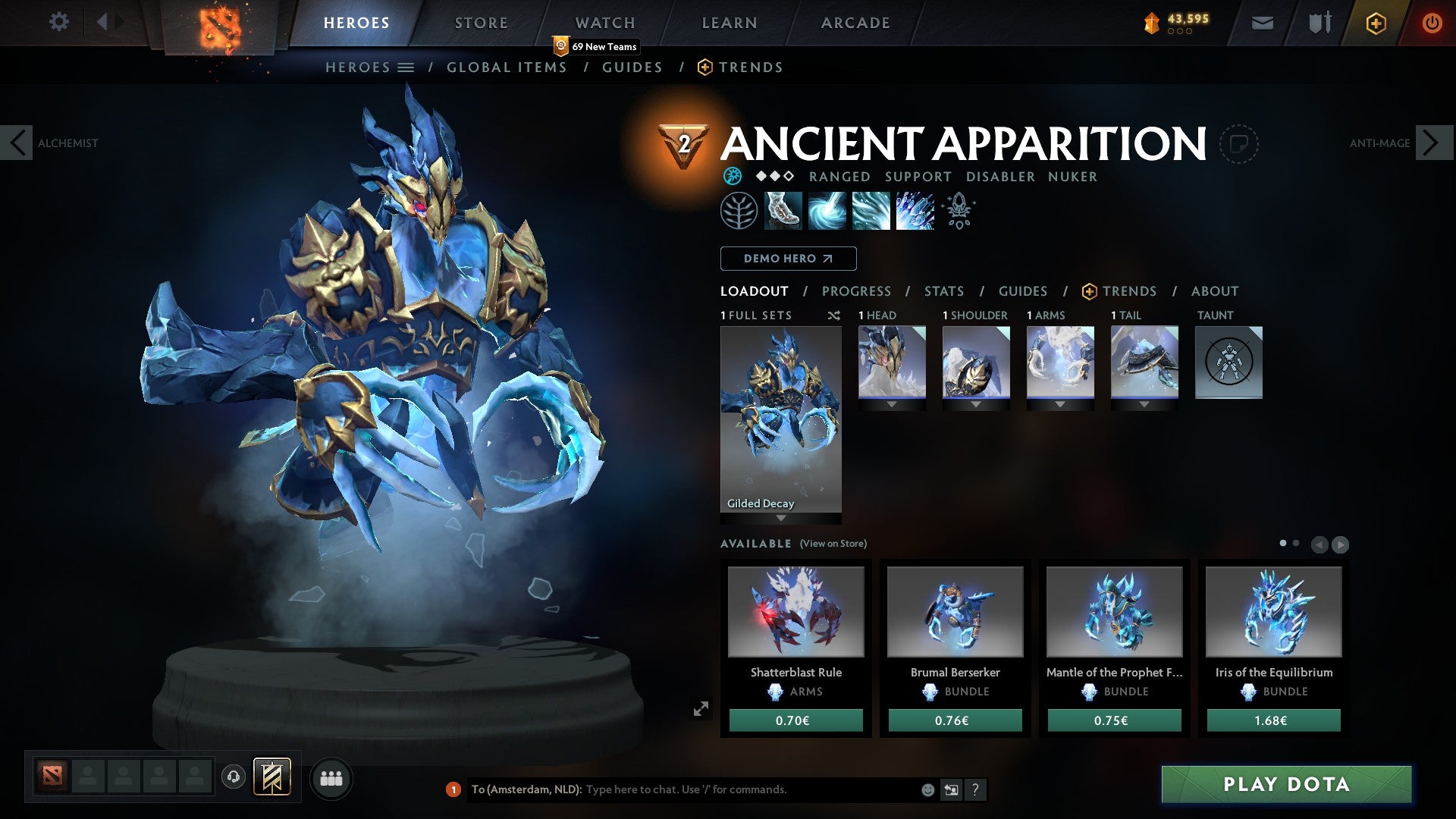Expand the HEAD slot item dropdown arrow

point(891,404)
